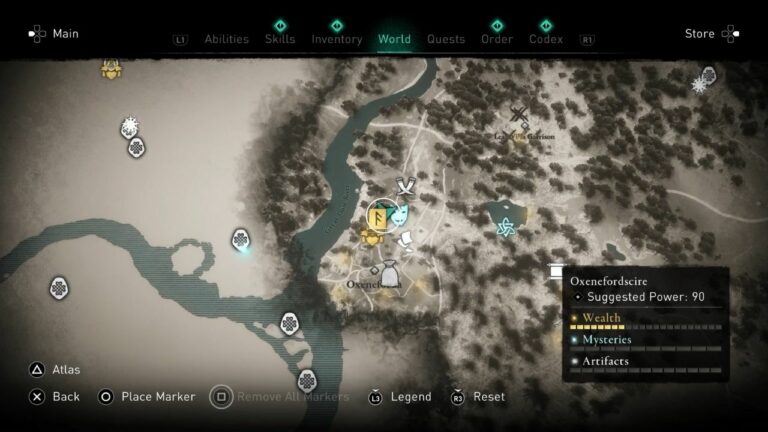Go to the Inventory tab
This screenshot has width=768, height=432.
click(x=337, y=39)
